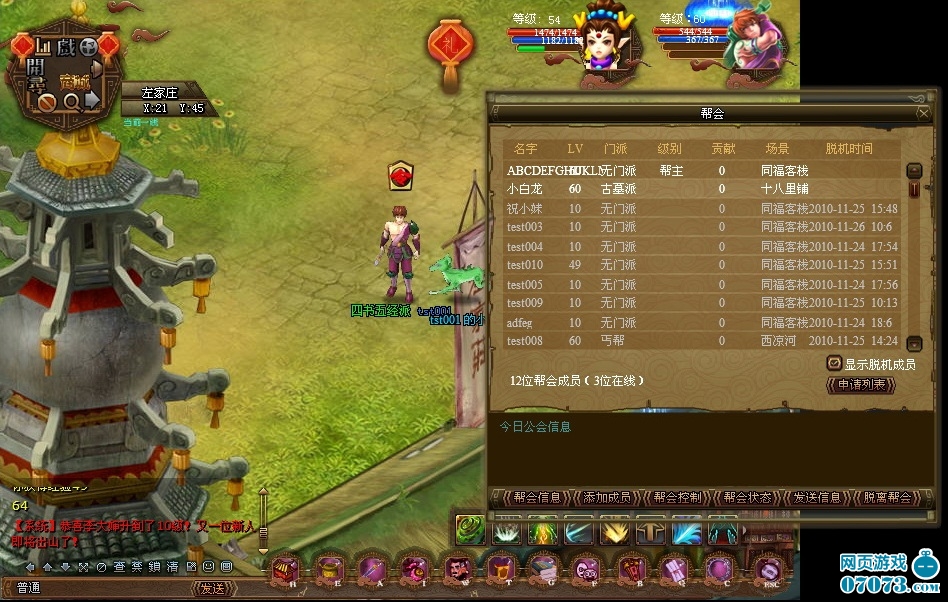The width and height of the screenshot is (948, 602).
Task: Click the magnifier search icon on compass
Action: point(71,101)
